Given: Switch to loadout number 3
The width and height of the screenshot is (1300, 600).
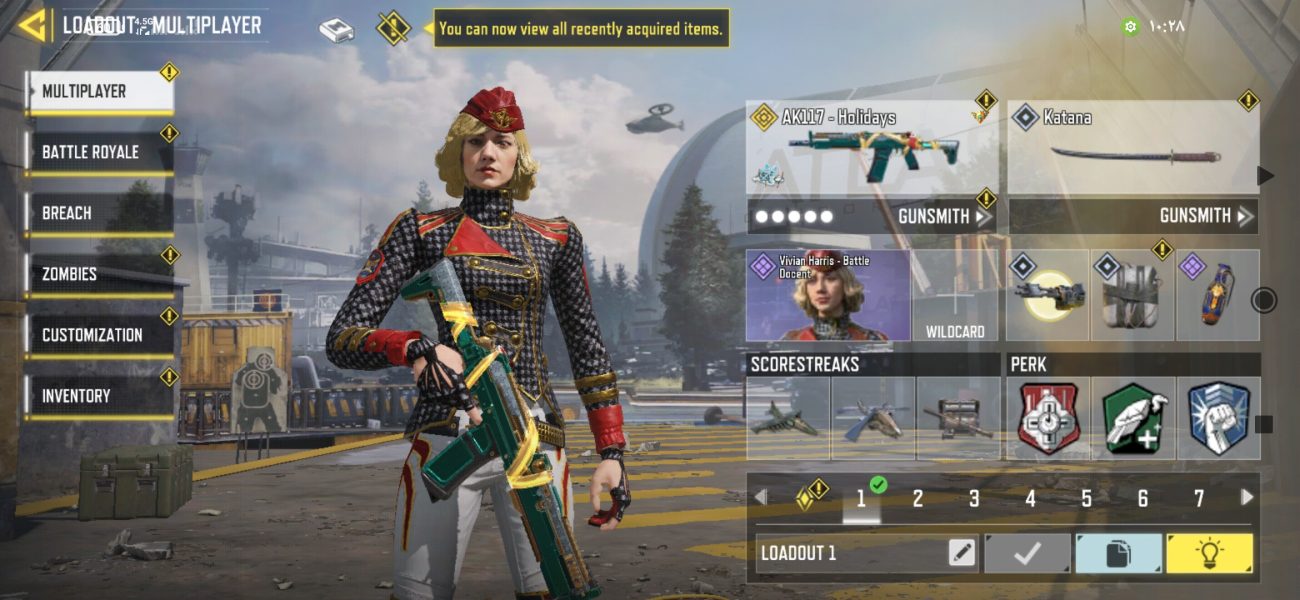Looking at the screenshot, I should pos(973,498).
